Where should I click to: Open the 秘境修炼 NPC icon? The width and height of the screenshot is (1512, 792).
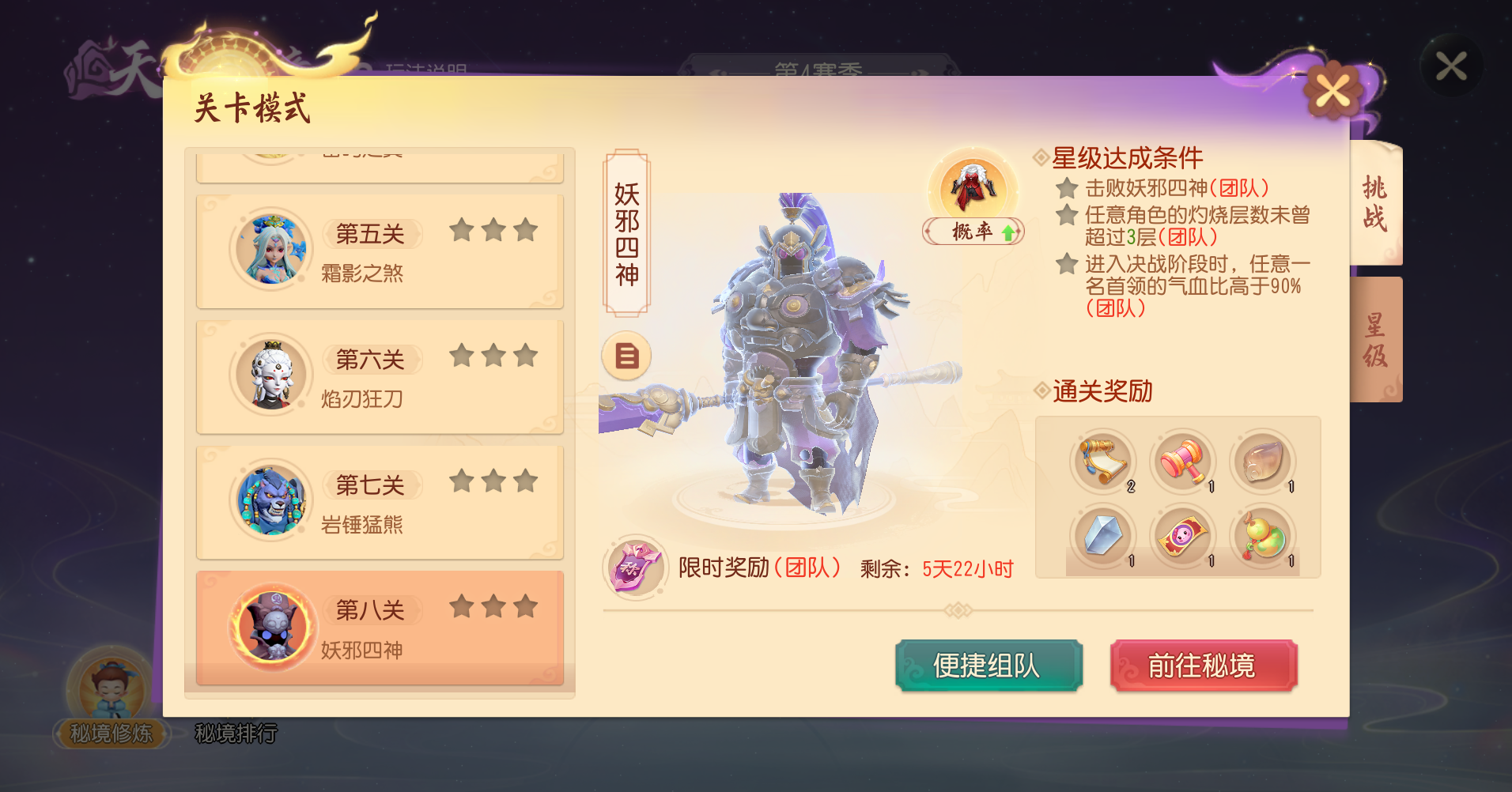(111, 689)
